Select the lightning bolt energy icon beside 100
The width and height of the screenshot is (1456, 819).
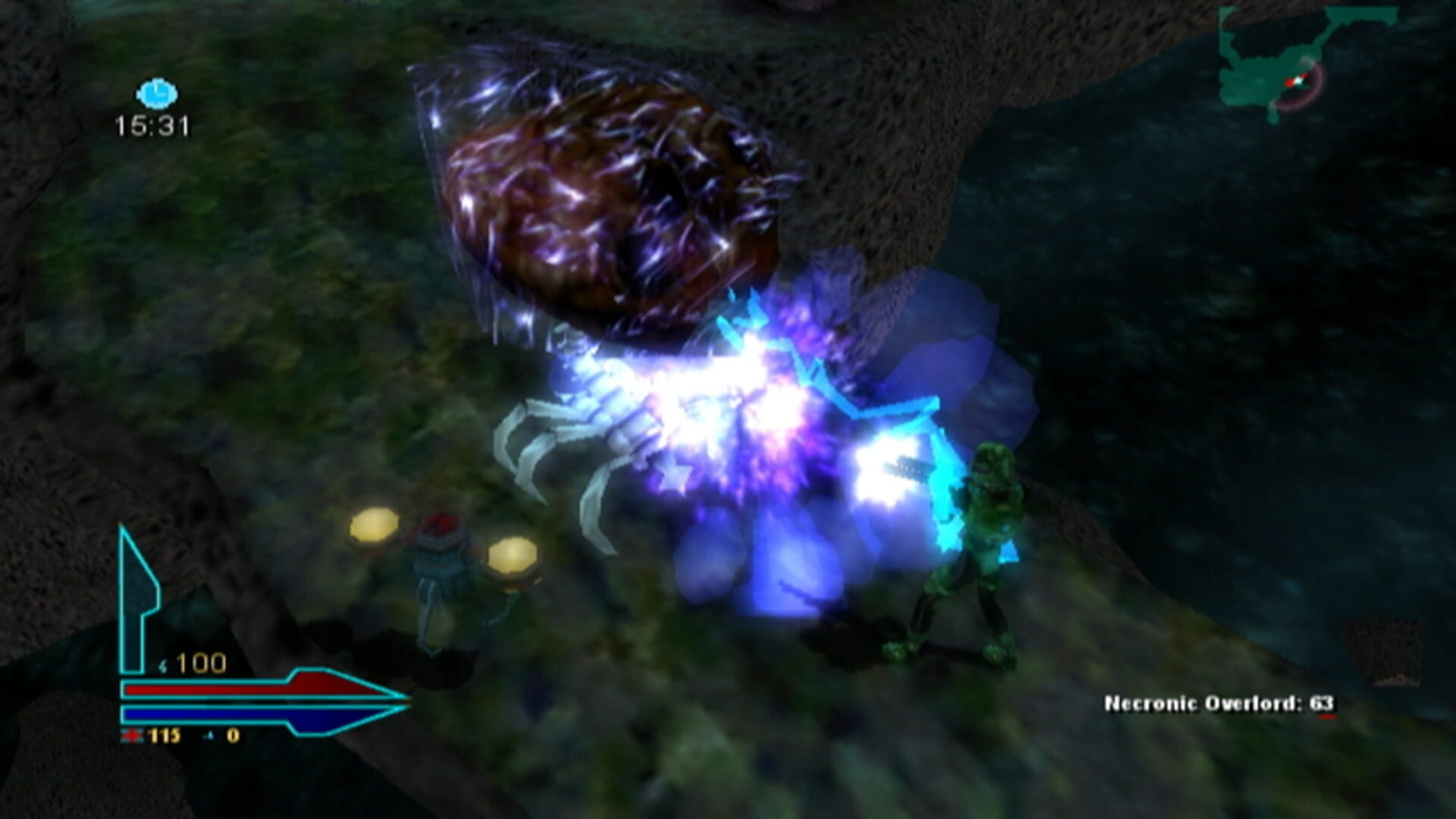click(x=163, y=665)
